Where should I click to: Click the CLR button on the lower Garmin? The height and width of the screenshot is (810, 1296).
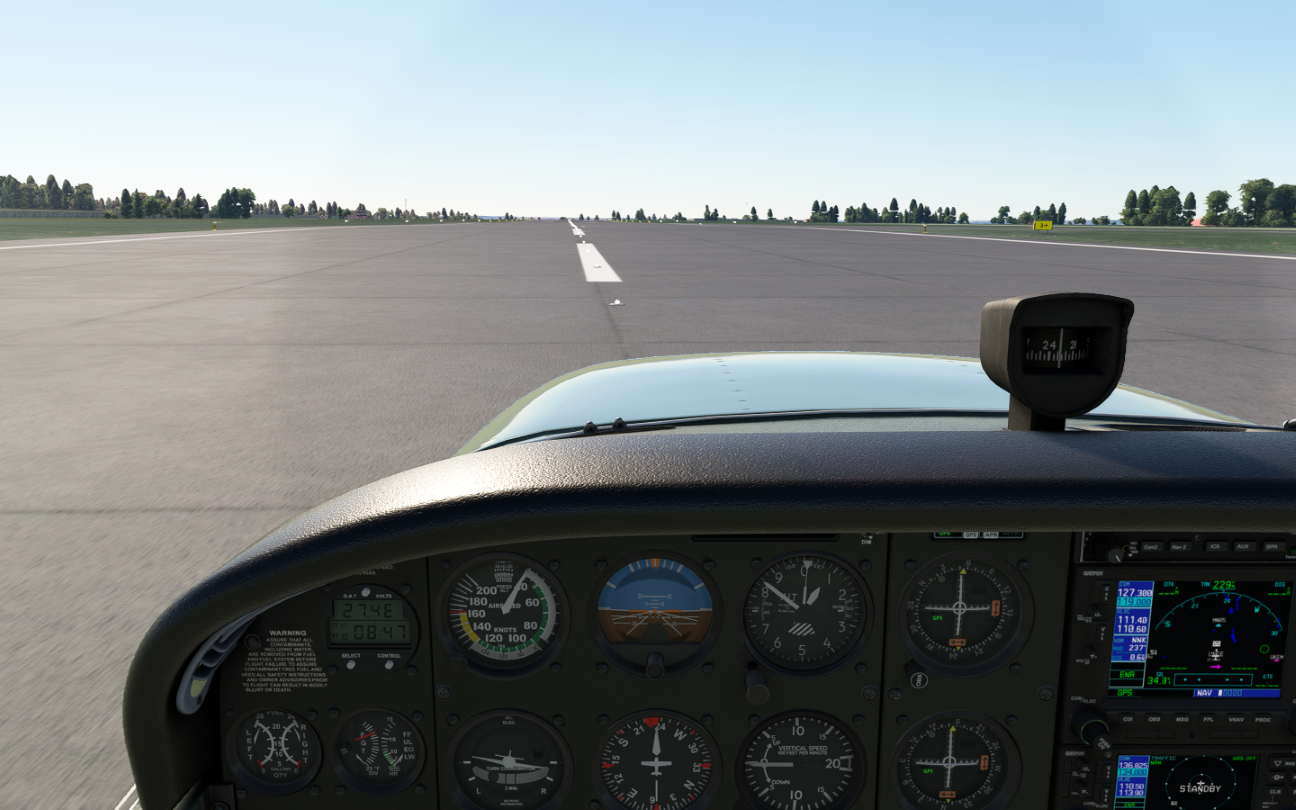pyautogui.click(x=1275, y=792)
